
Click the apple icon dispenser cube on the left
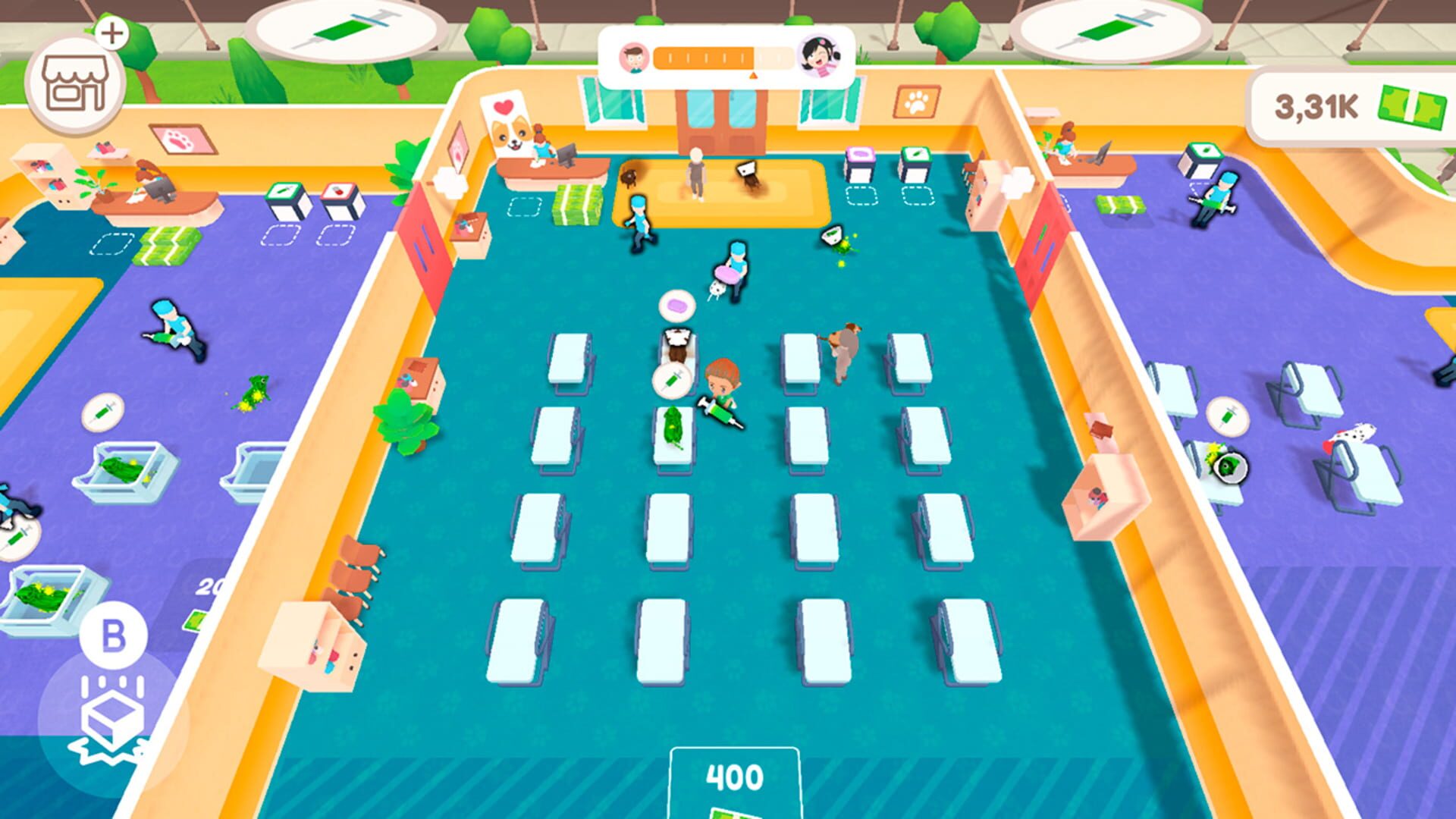(338, 190)
